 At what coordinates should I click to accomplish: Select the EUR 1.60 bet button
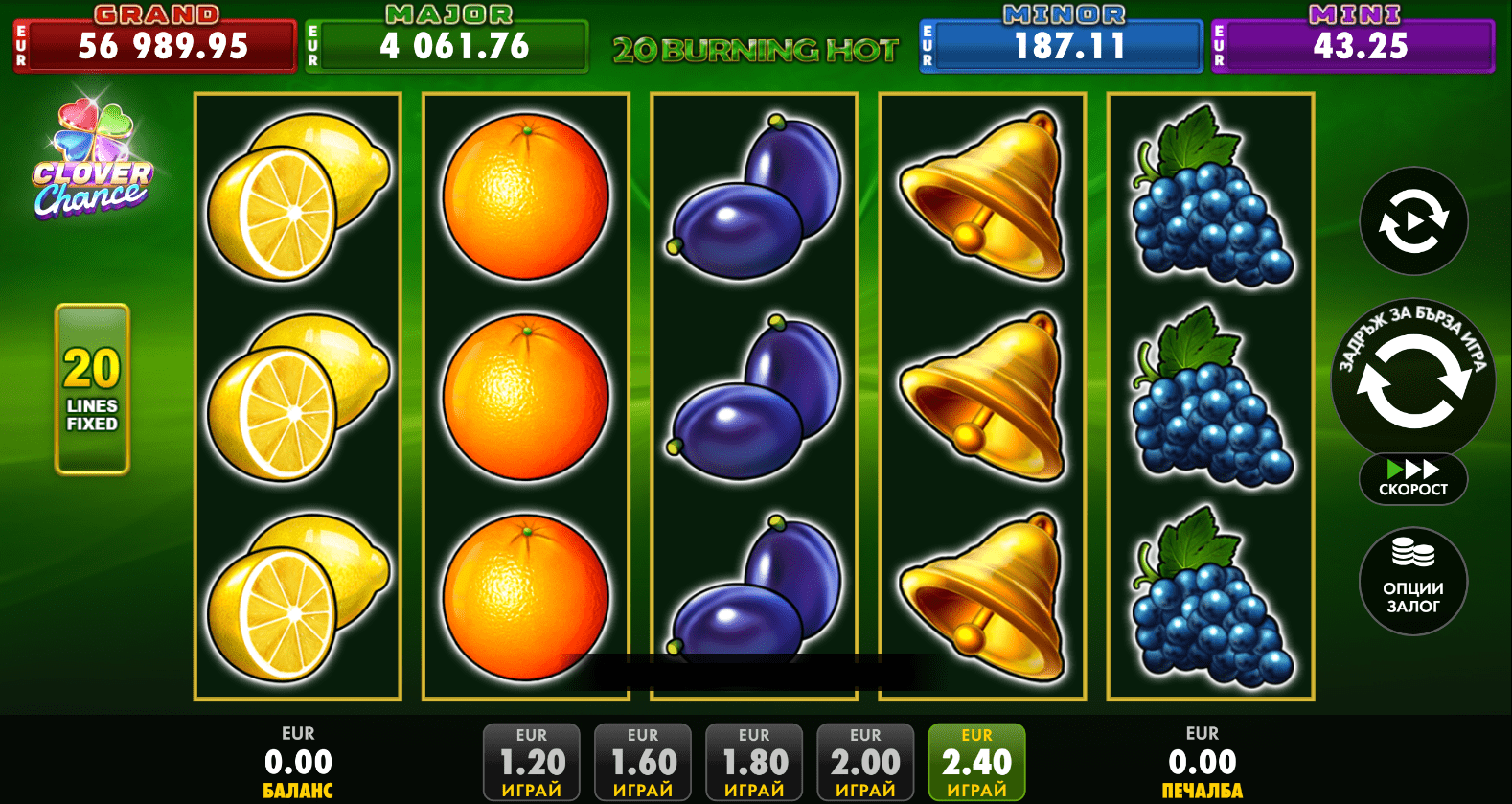point(643,762)
